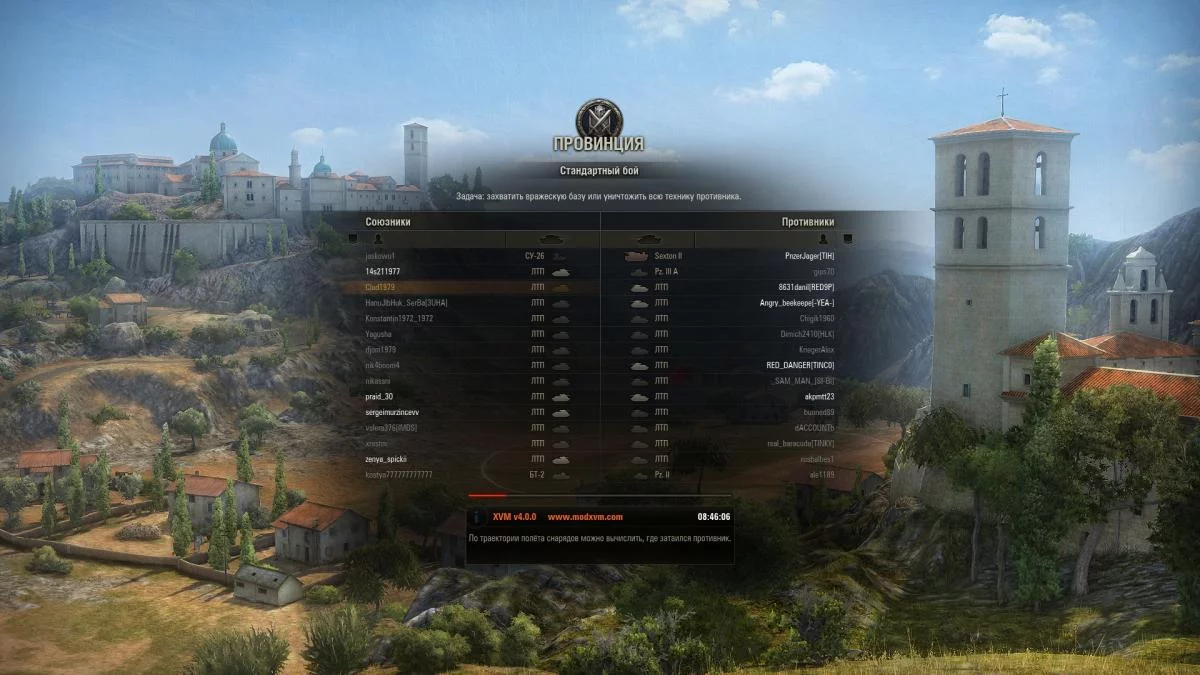Pick ally jaskowo1 with the СУ-26
The image size is (1200, 675).
(x=381, y=256)
